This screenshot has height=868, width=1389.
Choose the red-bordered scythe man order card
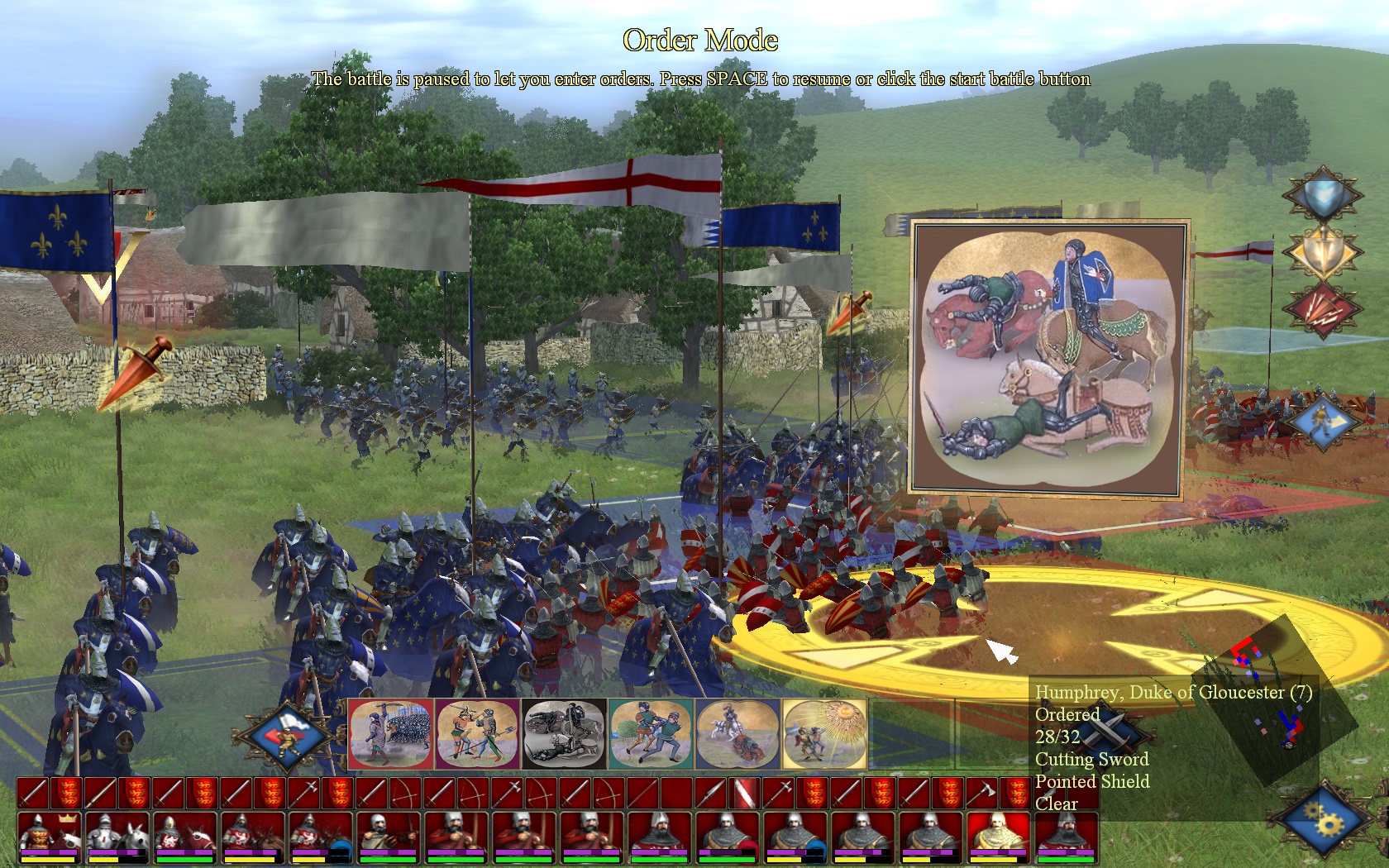click(391, 733)
